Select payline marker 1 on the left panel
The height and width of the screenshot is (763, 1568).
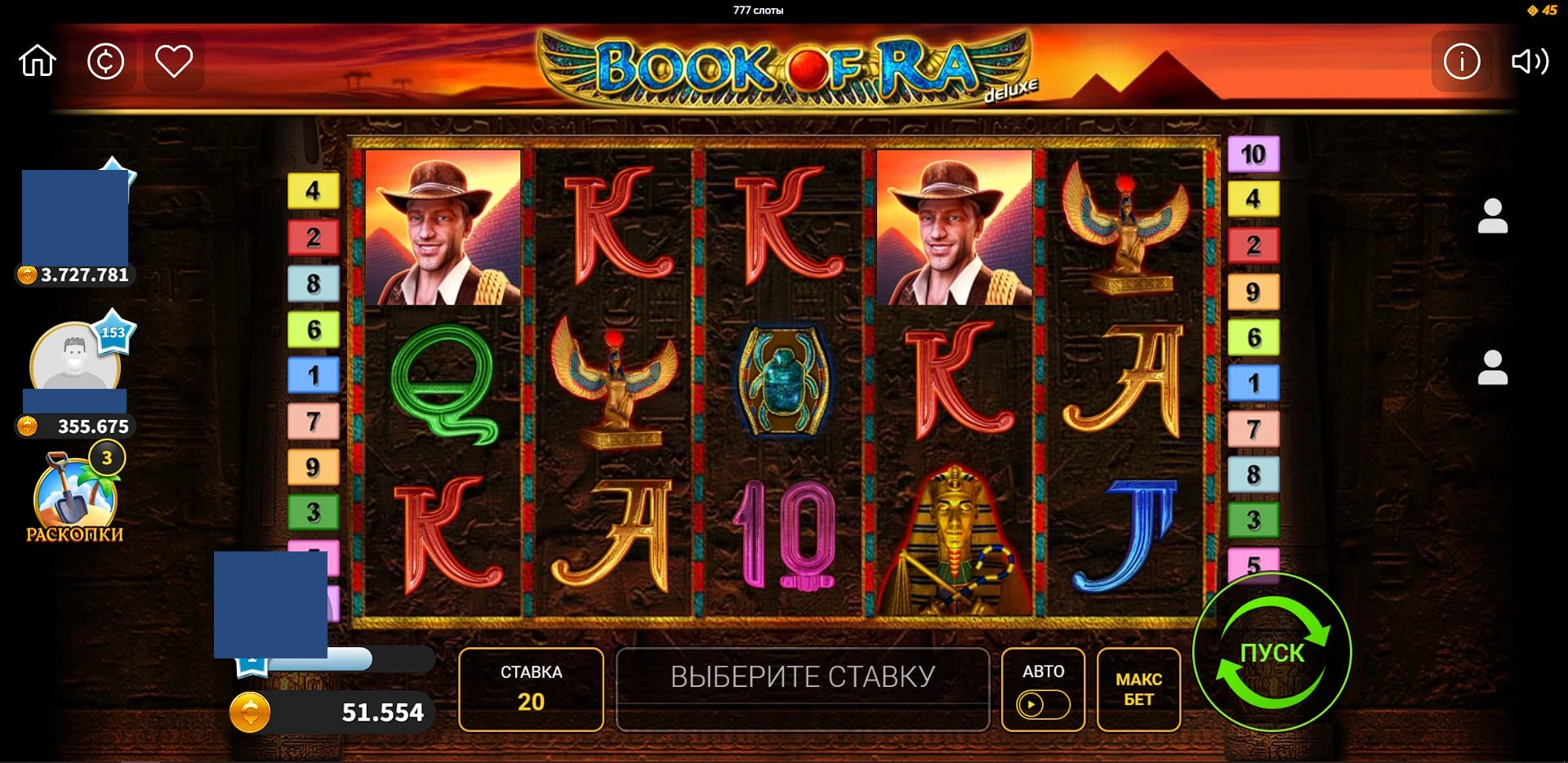pyautogui.click(x=312, y=374)
